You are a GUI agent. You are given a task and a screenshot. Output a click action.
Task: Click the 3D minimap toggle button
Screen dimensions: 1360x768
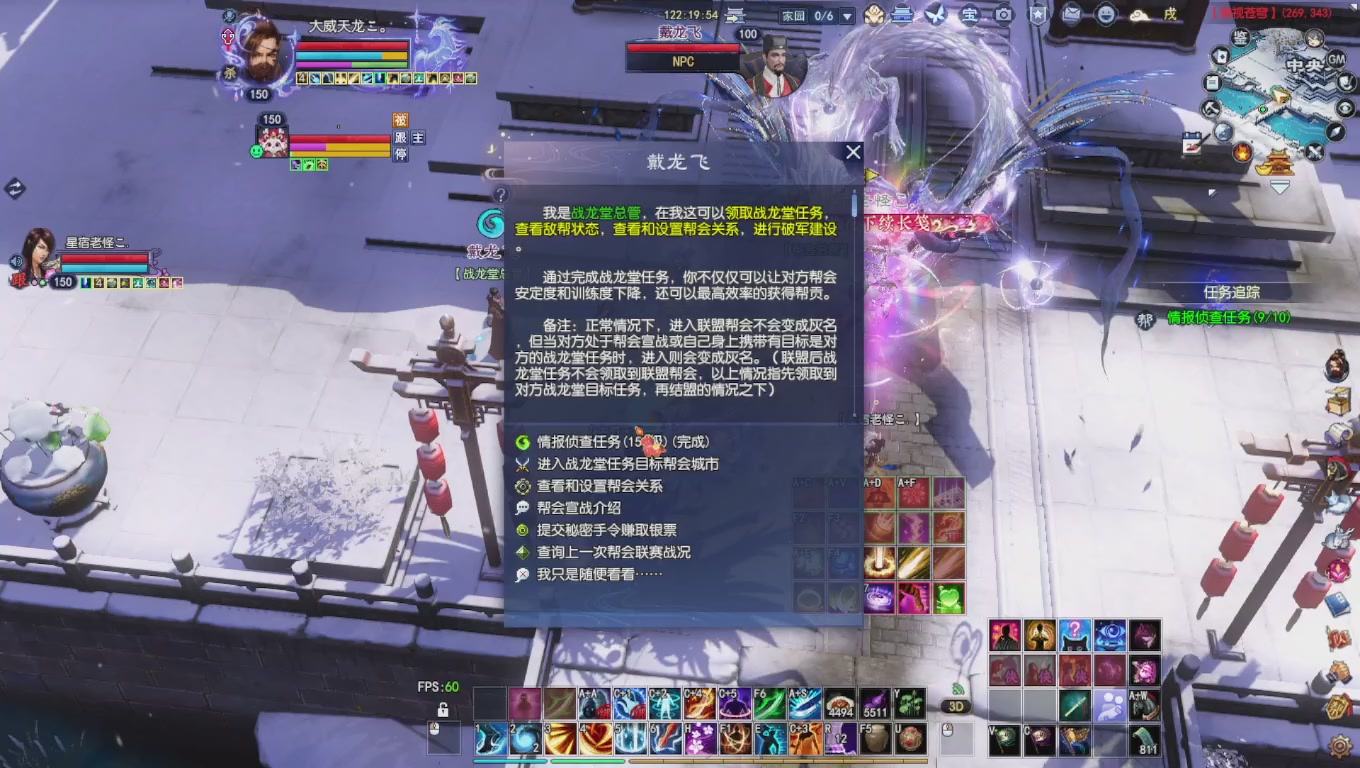(953, 705)
